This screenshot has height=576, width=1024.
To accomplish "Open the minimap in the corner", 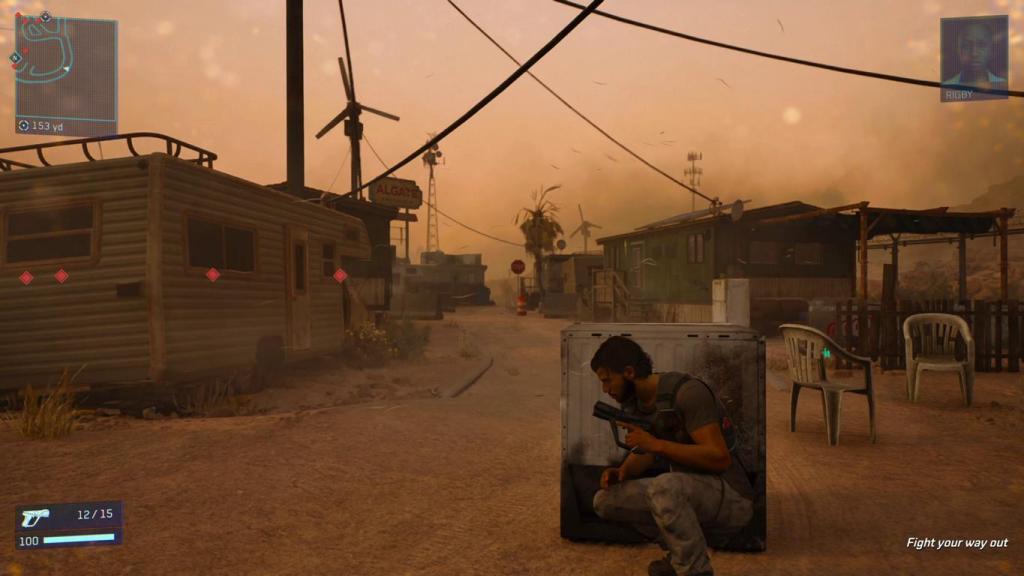I will (x=66, y=66).
